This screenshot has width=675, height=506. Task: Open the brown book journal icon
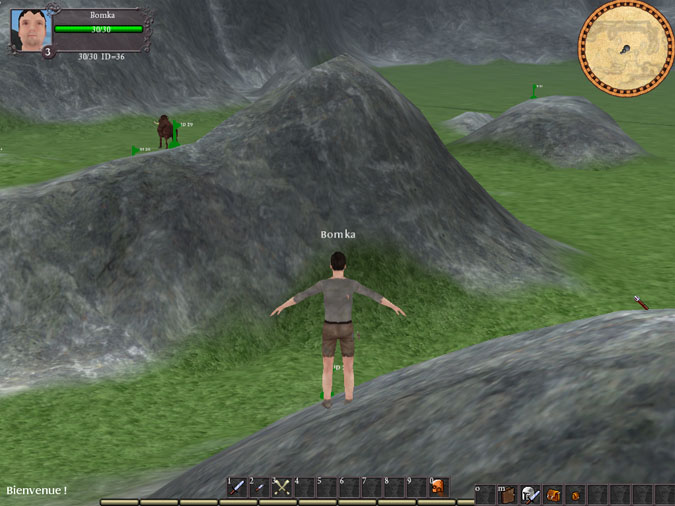tap(507, 494)
